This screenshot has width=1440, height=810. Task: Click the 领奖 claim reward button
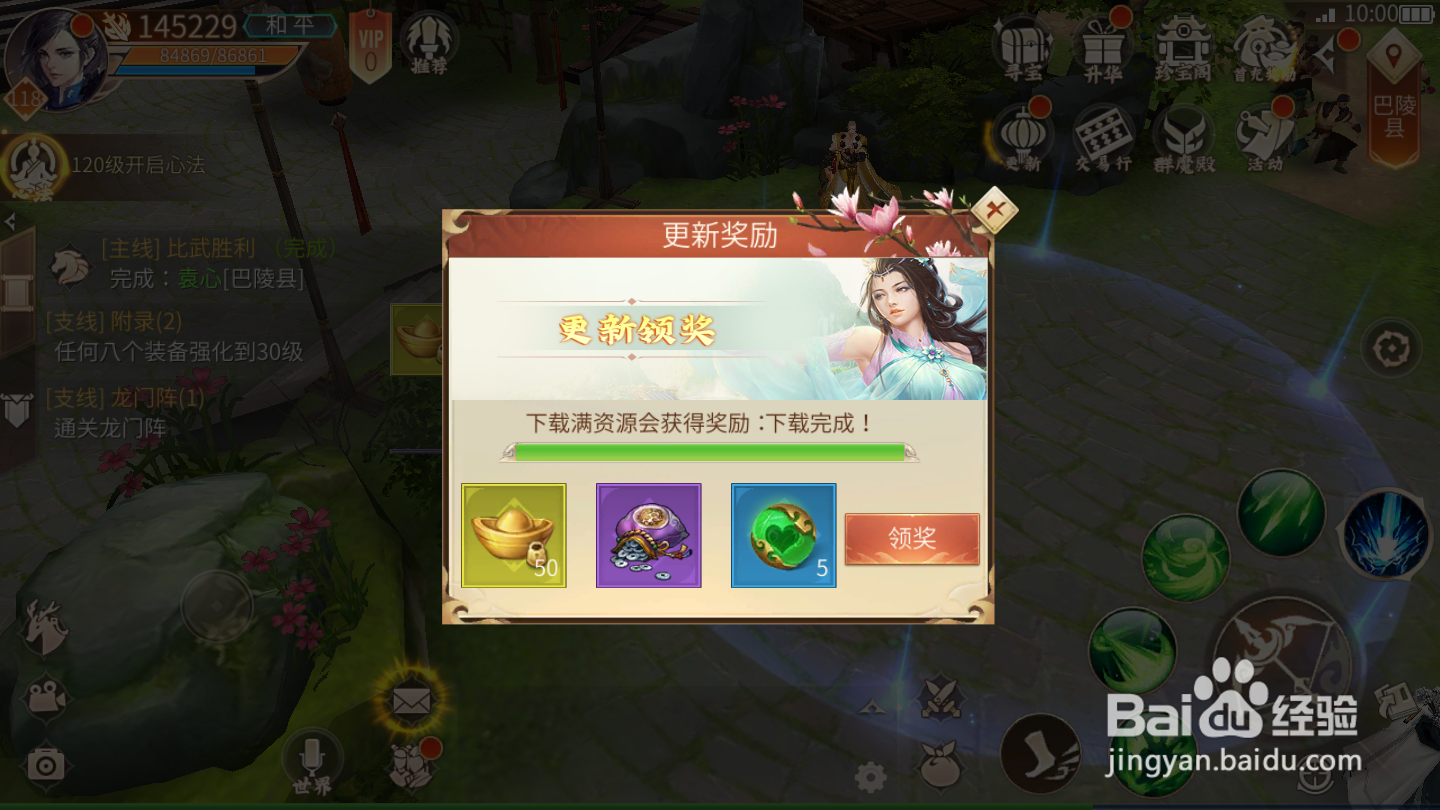[x=911, y=537]
